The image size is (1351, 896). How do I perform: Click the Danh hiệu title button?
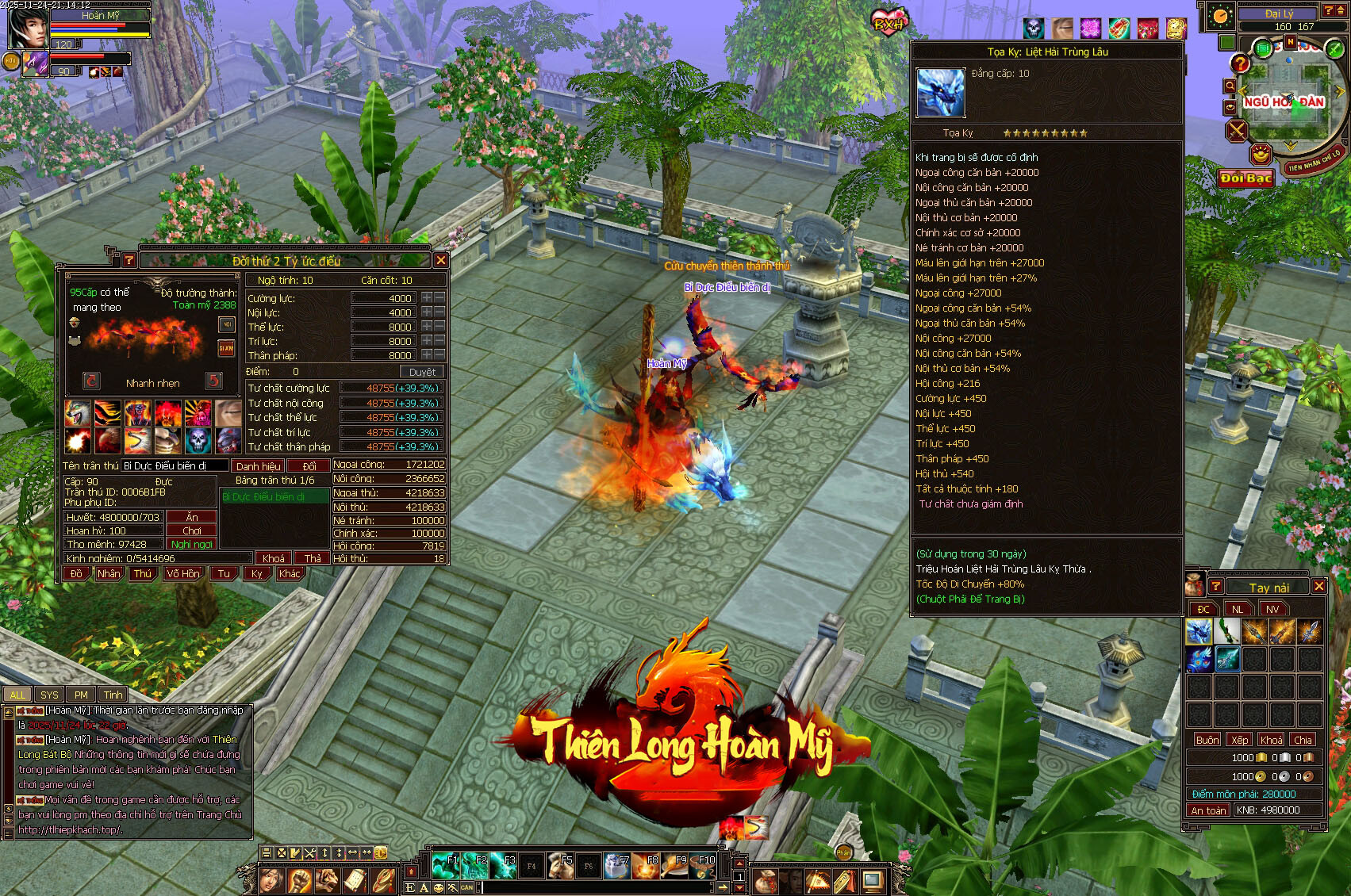click(x=258, y=466)
